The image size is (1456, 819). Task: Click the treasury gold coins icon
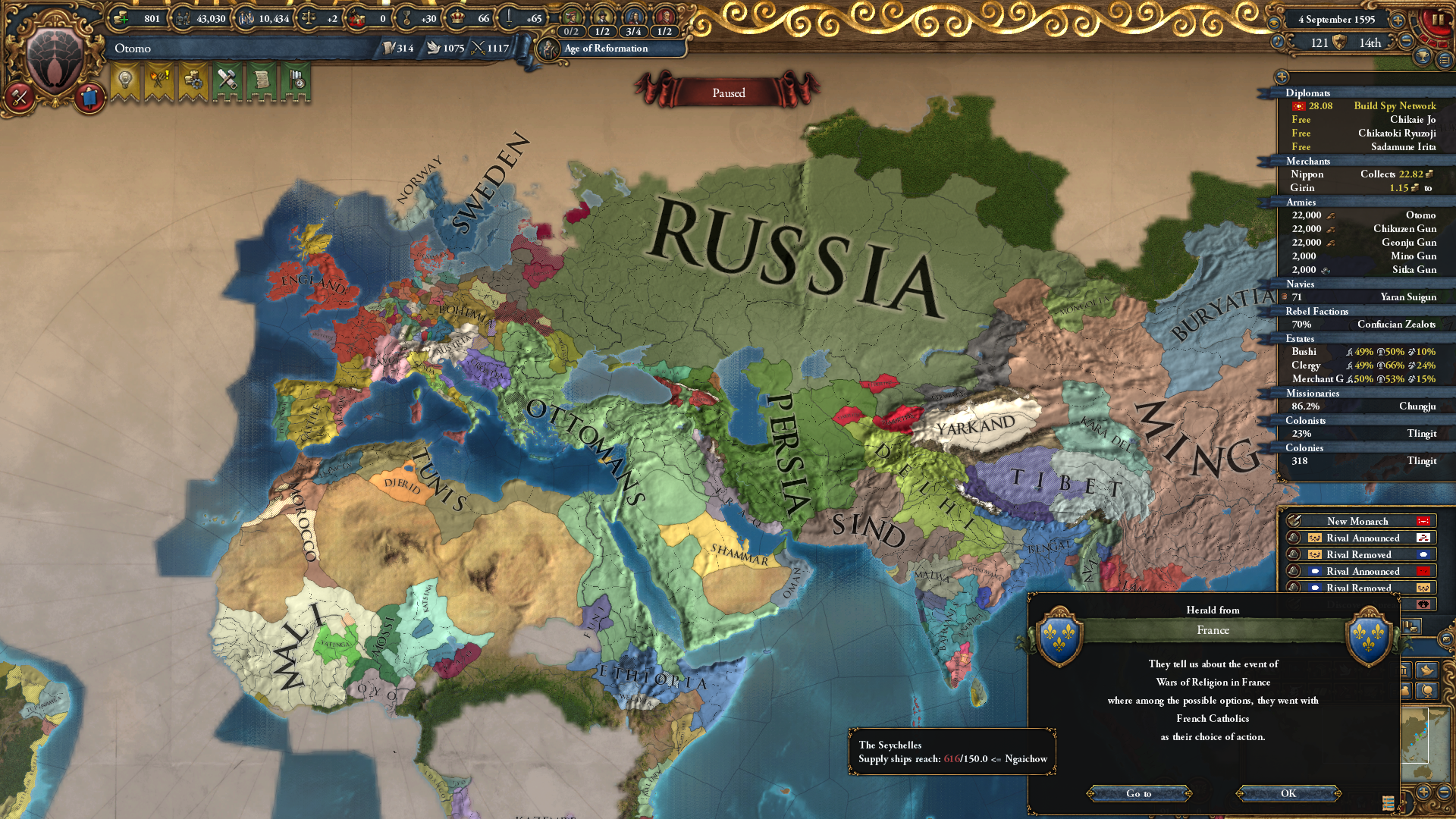click(x=121, y=18)
